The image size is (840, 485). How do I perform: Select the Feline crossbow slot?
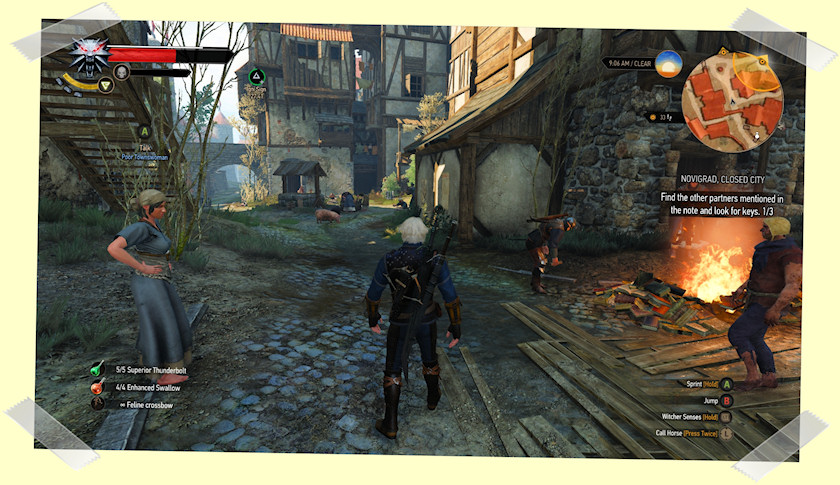97,403
